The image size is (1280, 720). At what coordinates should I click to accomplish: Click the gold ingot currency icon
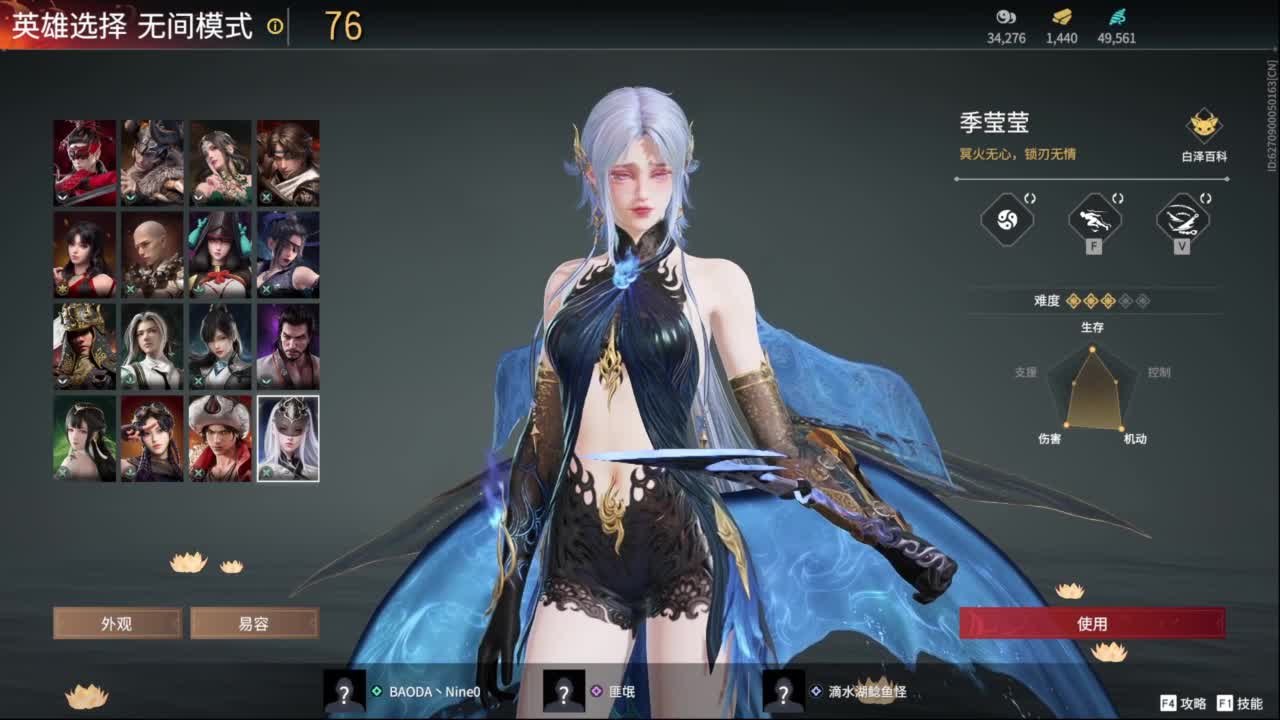[1062, 17]
